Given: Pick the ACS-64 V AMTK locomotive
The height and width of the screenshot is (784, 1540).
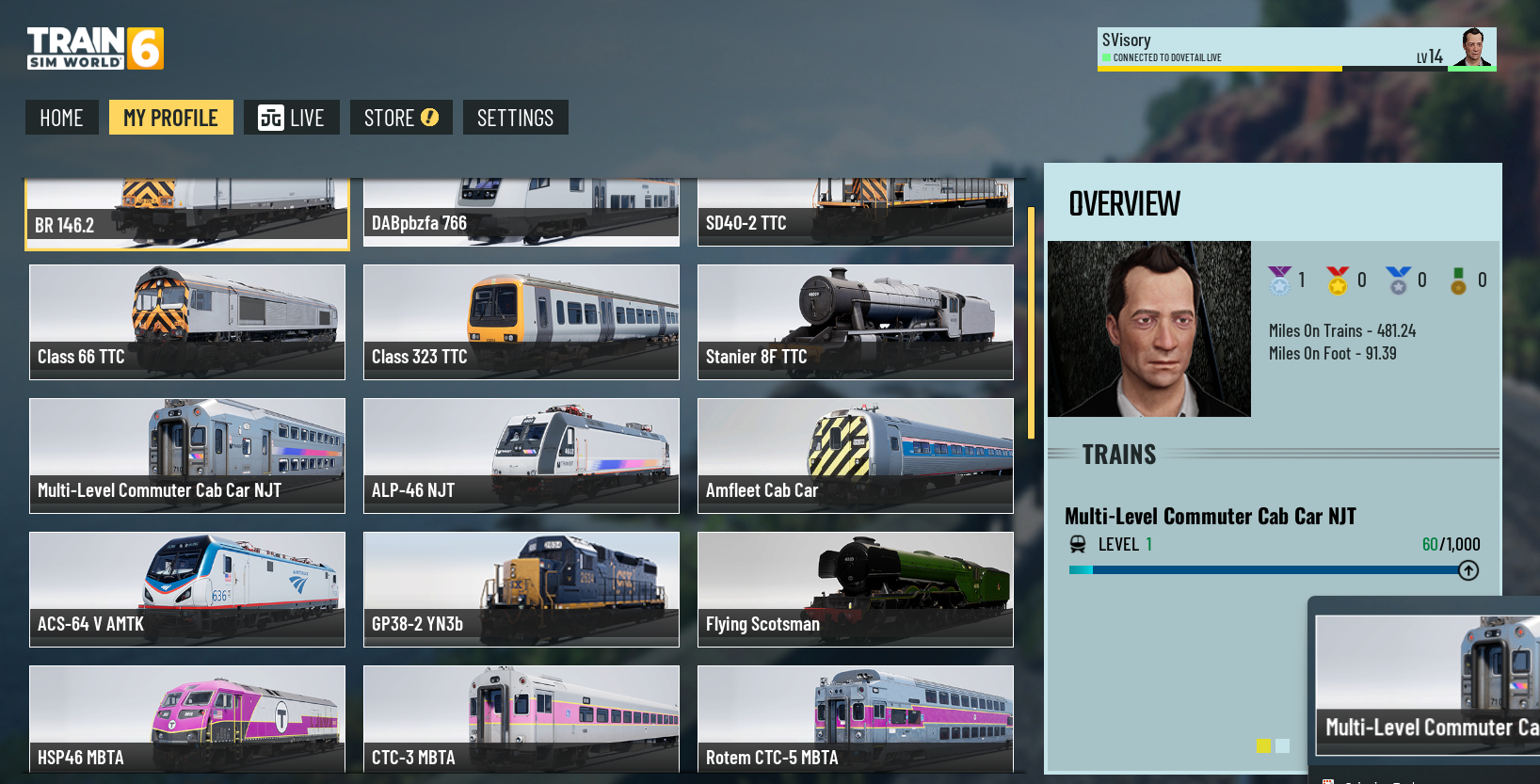Looking at the screenshot, I should (x=186, y=589).
